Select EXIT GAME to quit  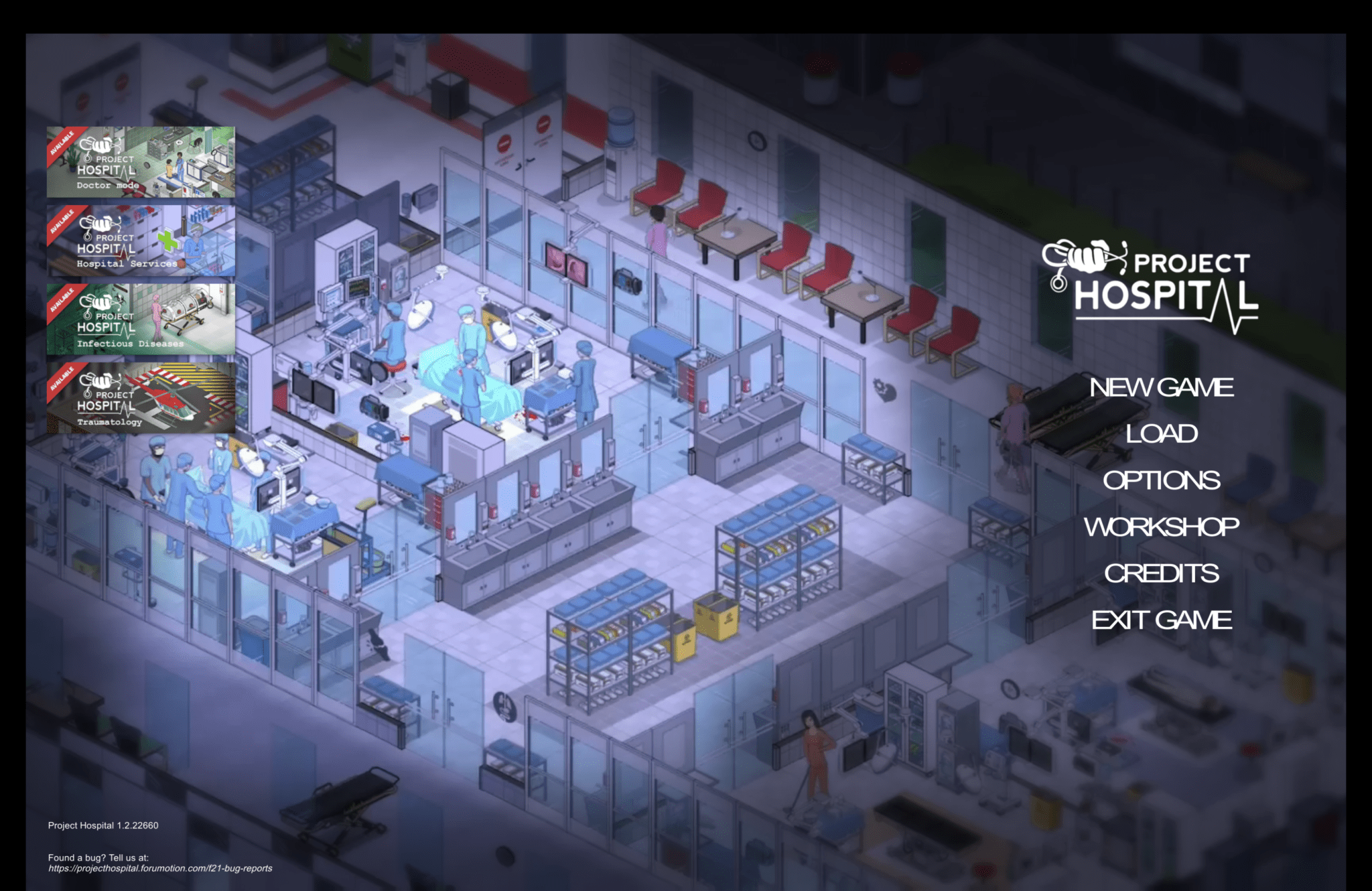(1162, 620)
